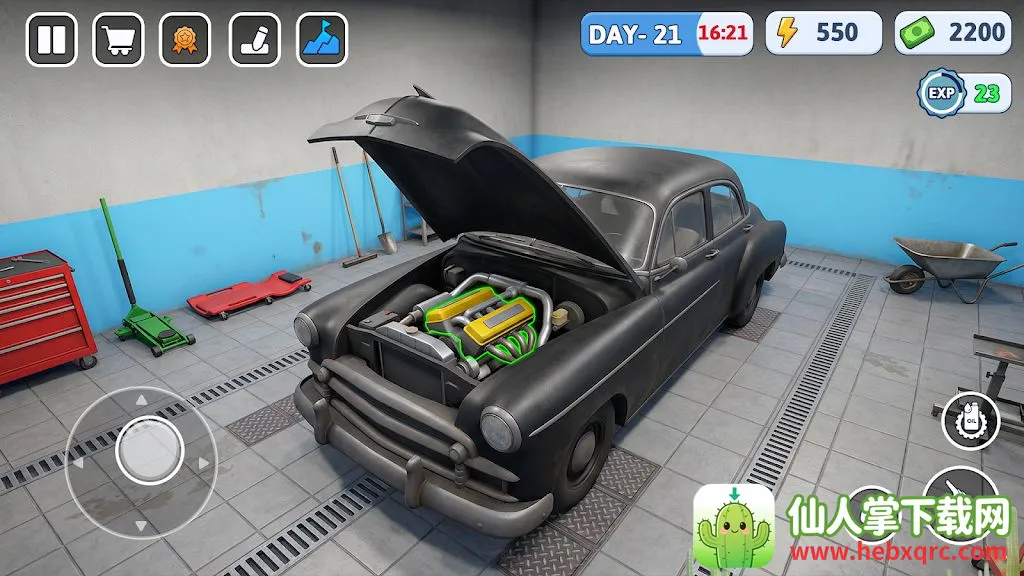Tap the virtual joystick thumb knob
1024x576 pixels.
click(147, 452)
